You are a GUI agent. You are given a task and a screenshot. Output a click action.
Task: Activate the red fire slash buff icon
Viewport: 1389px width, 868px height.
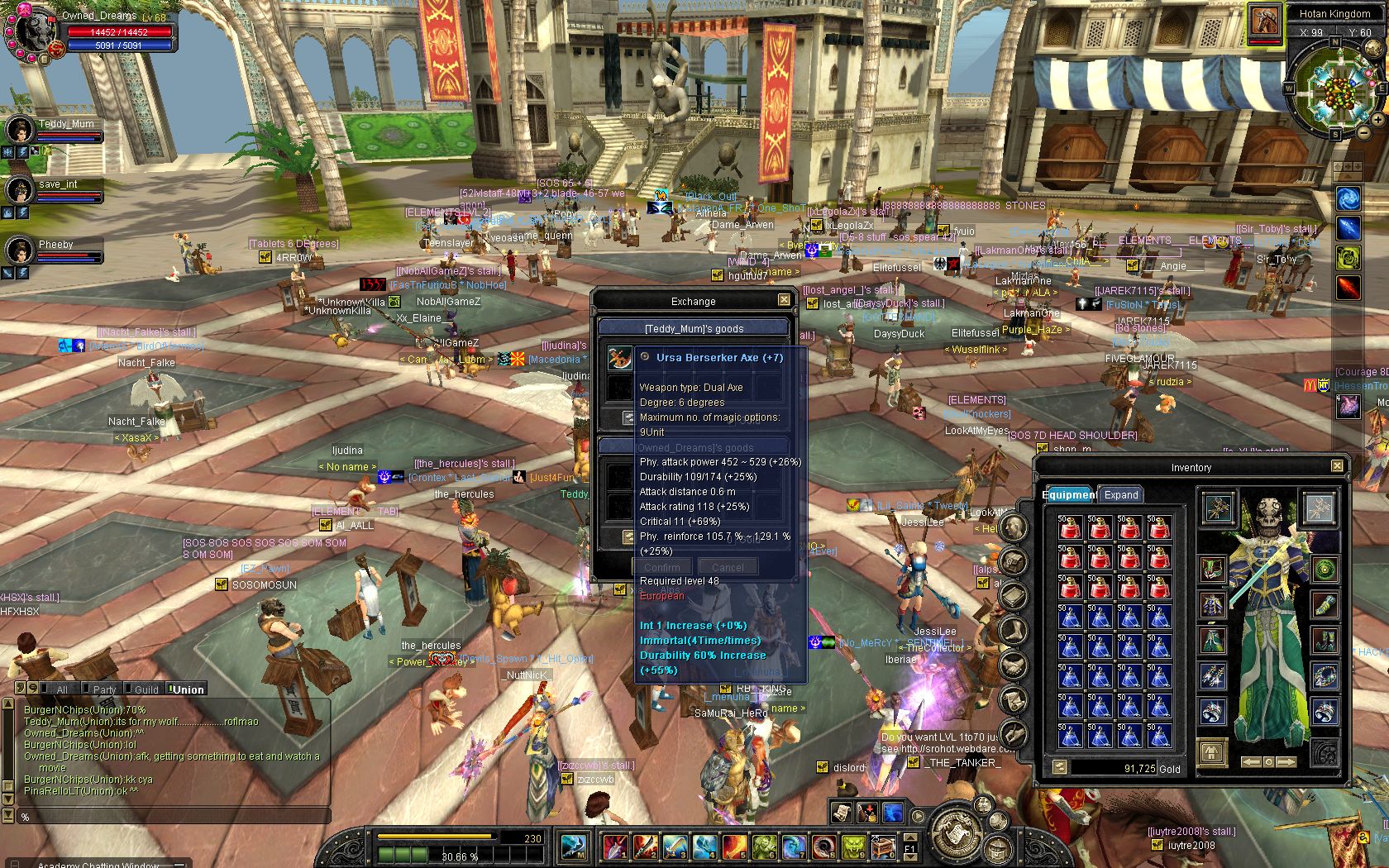tap(1348, 289)
